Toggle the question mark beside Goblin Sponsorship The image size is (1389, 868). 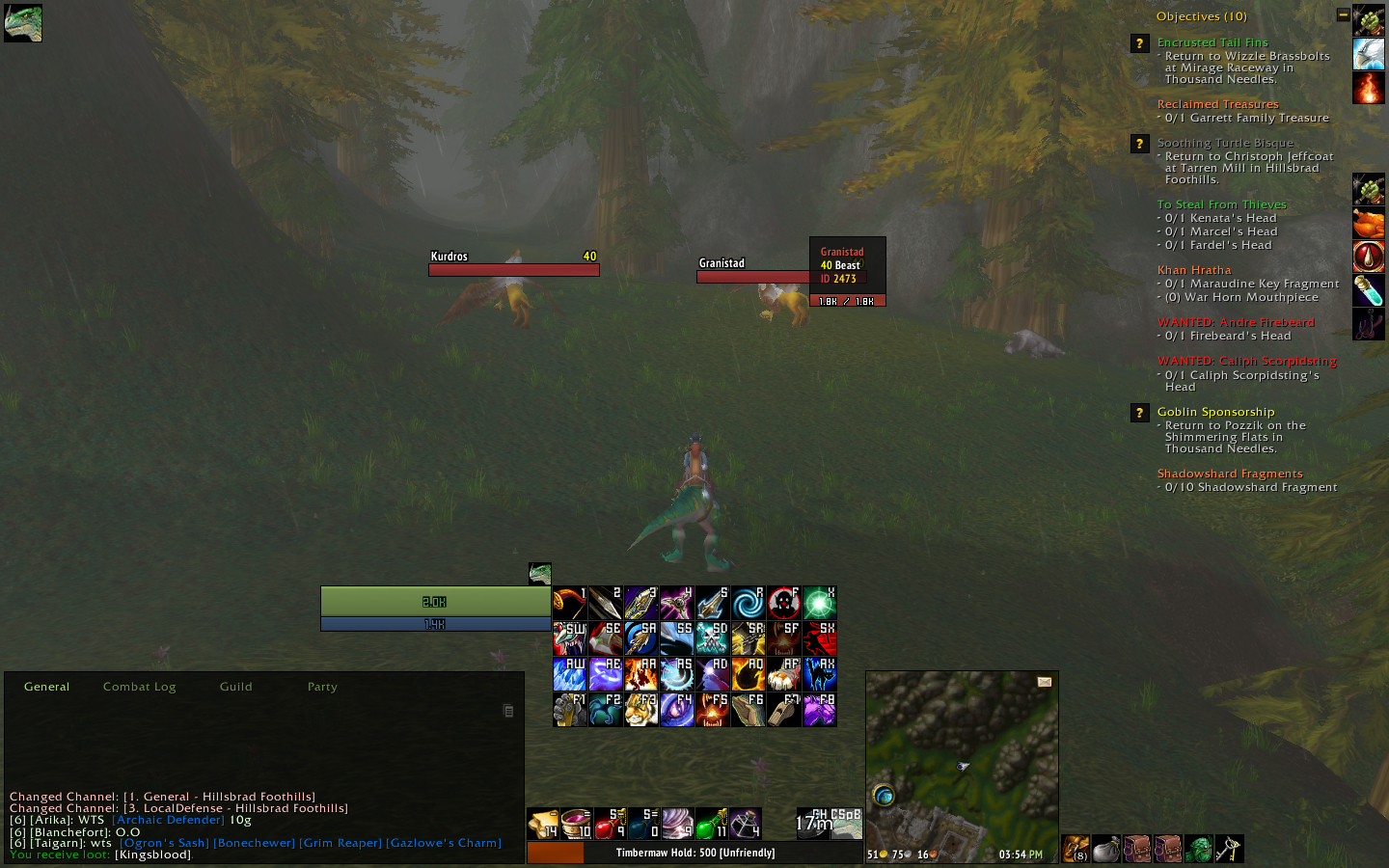coord(1140,413)
